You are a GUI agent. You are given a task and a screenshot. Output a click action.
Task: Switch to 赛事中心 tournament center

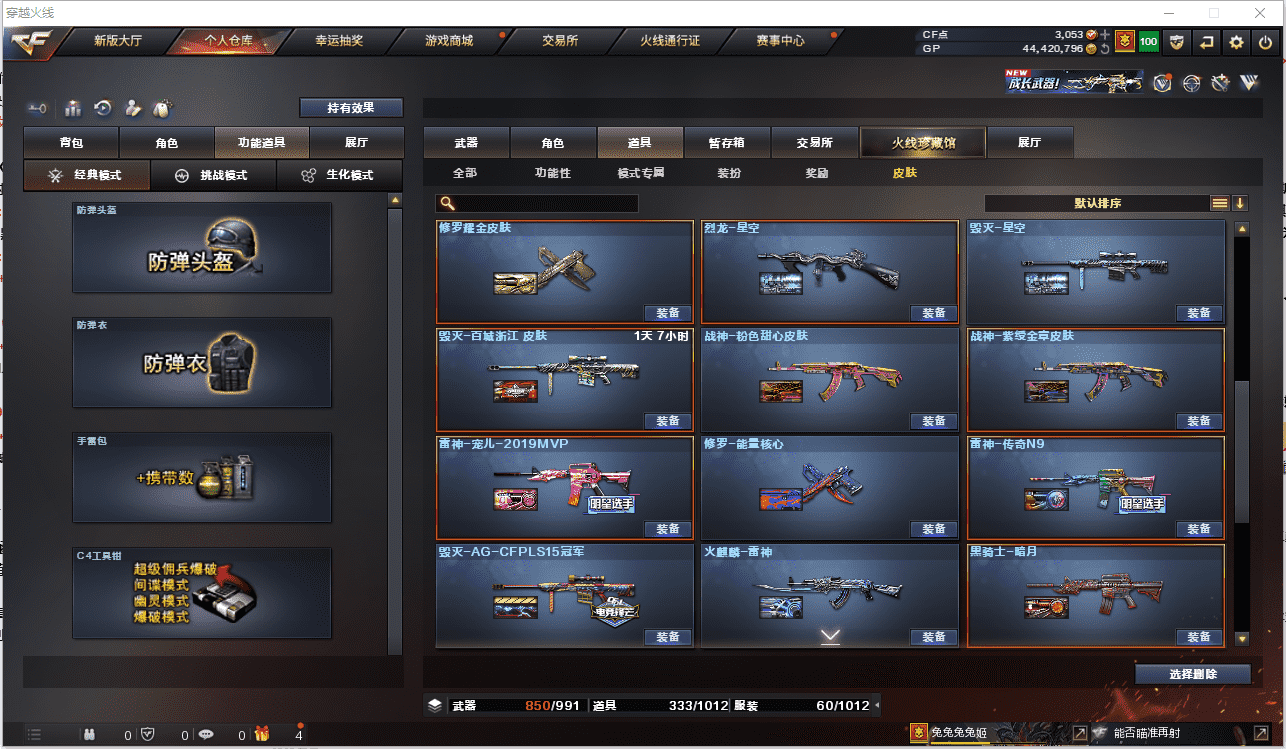780,41
